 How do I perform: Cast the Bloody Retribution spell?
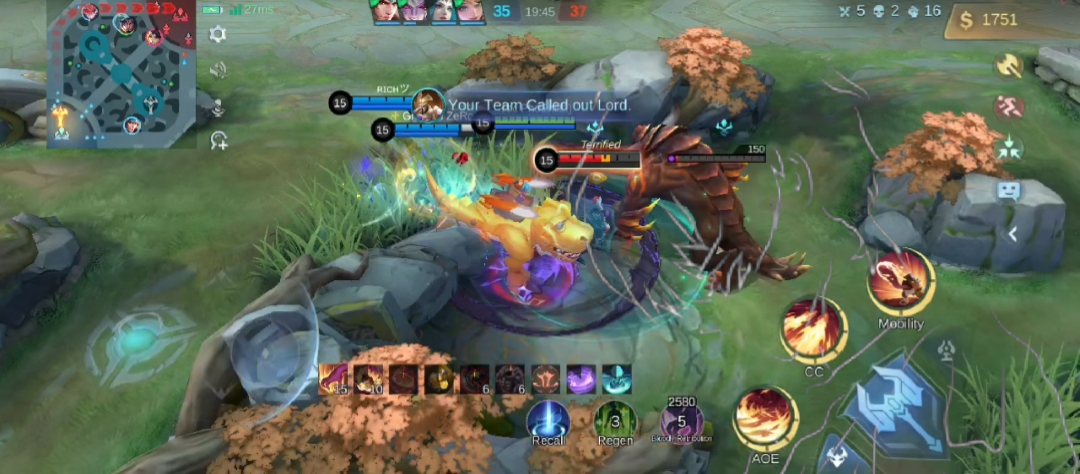[x=682, y=422]
